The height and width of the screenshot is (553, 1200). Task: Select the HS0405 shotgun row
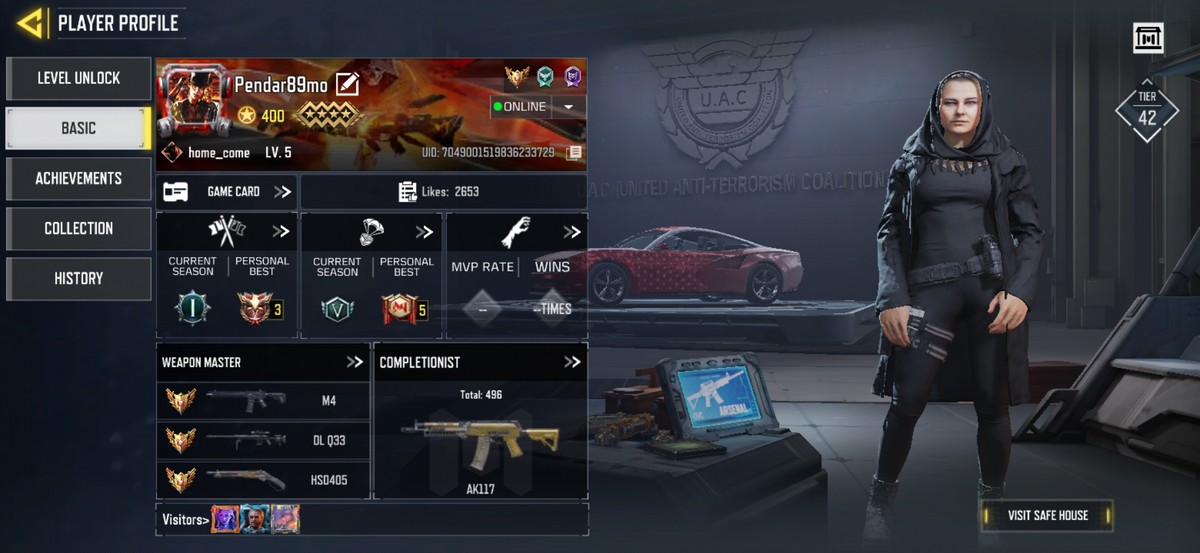coord(263,479)
